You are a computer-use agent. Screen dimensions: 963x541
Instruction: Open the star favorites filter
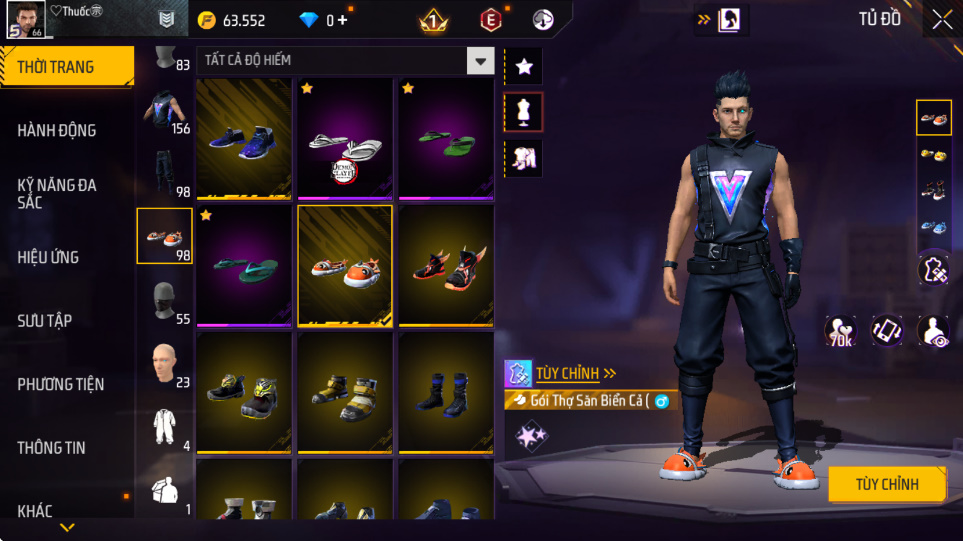524,67
